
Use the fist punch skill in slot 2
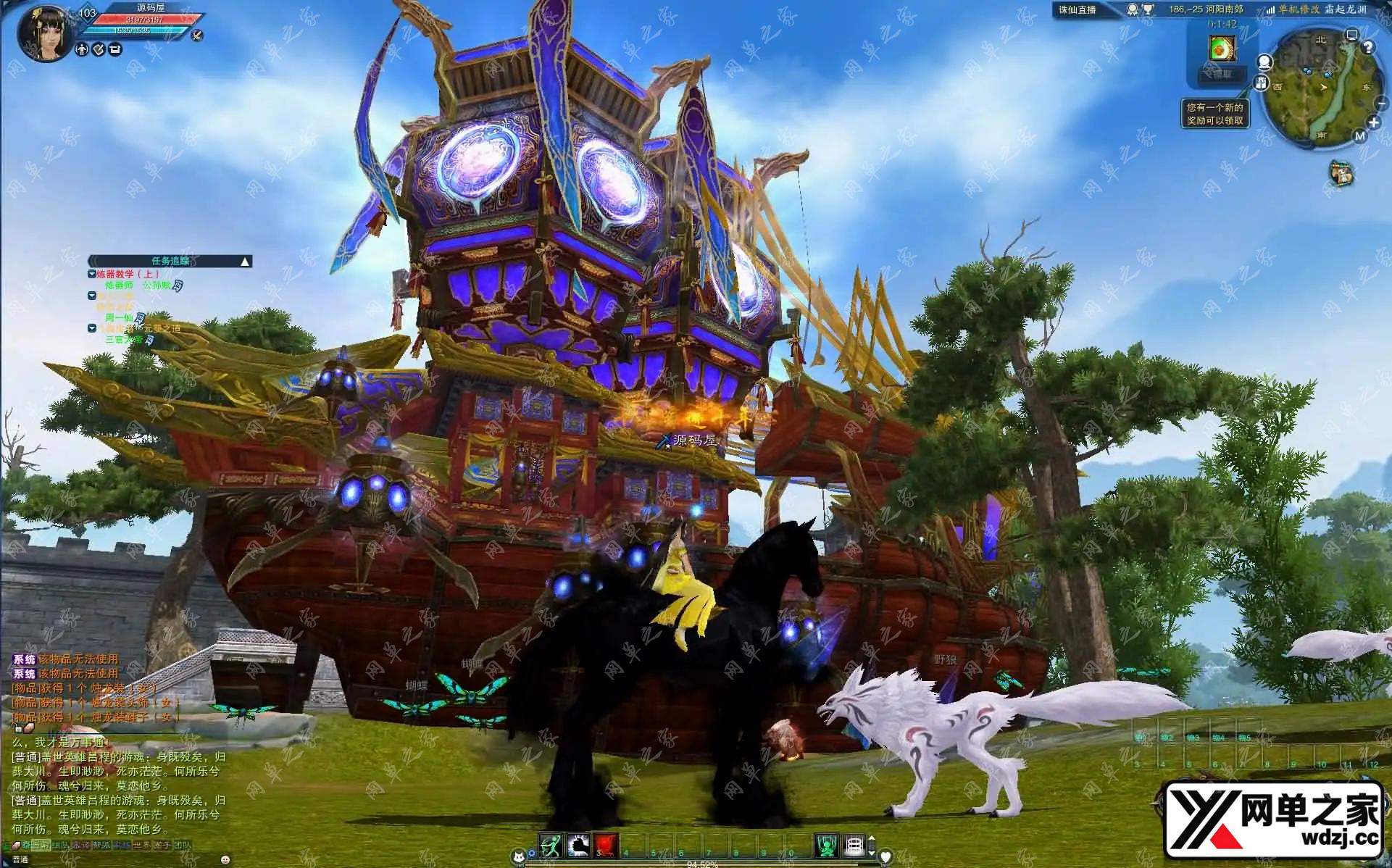(x=578, y=845)
